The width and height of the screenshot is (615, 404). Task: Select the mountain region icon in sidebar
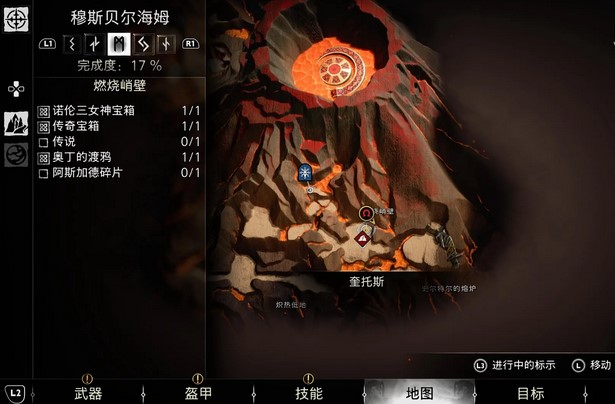coord(16,122)
